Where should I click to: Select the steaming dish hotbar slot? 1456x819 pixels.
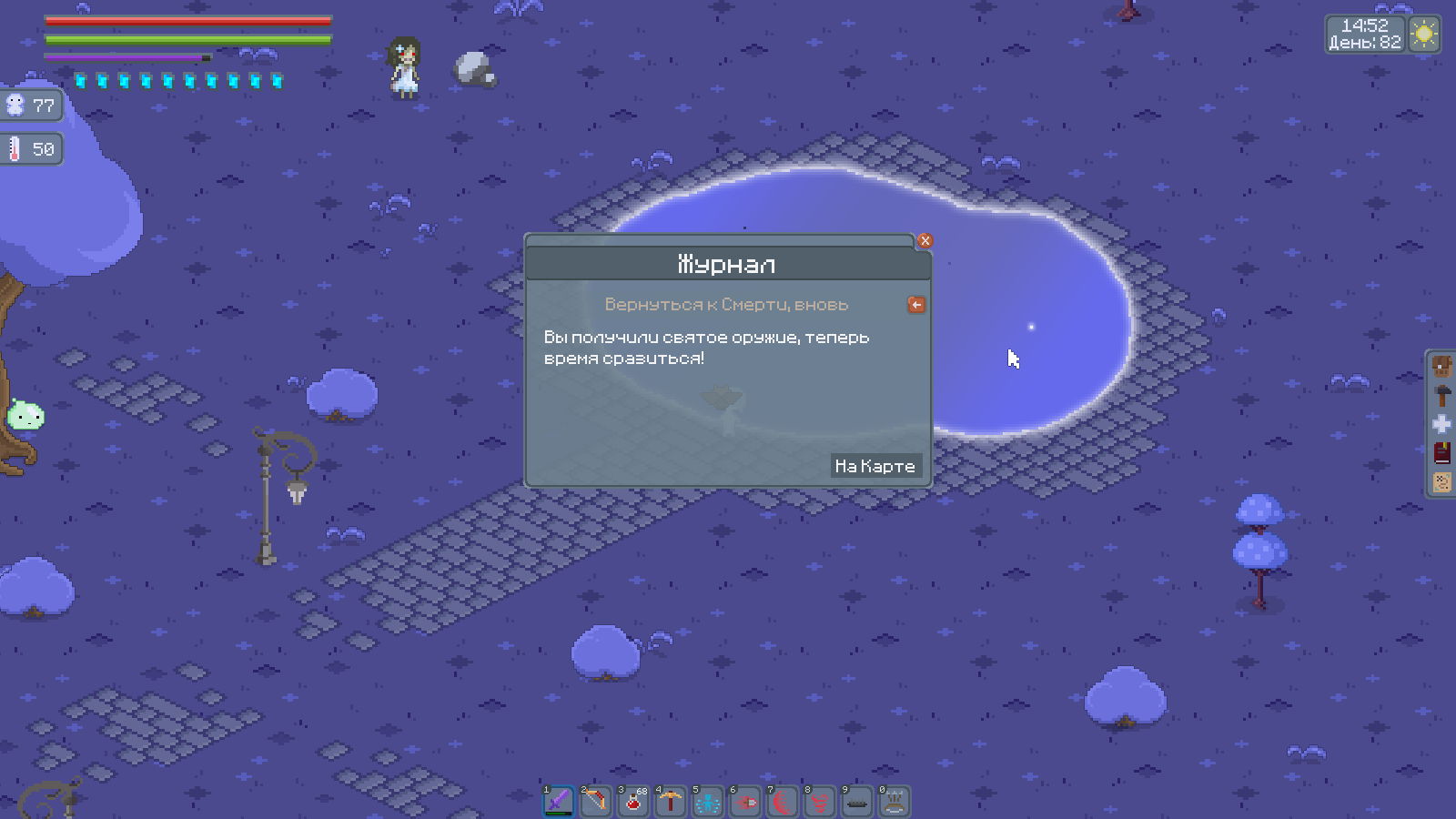click(895, 802)
